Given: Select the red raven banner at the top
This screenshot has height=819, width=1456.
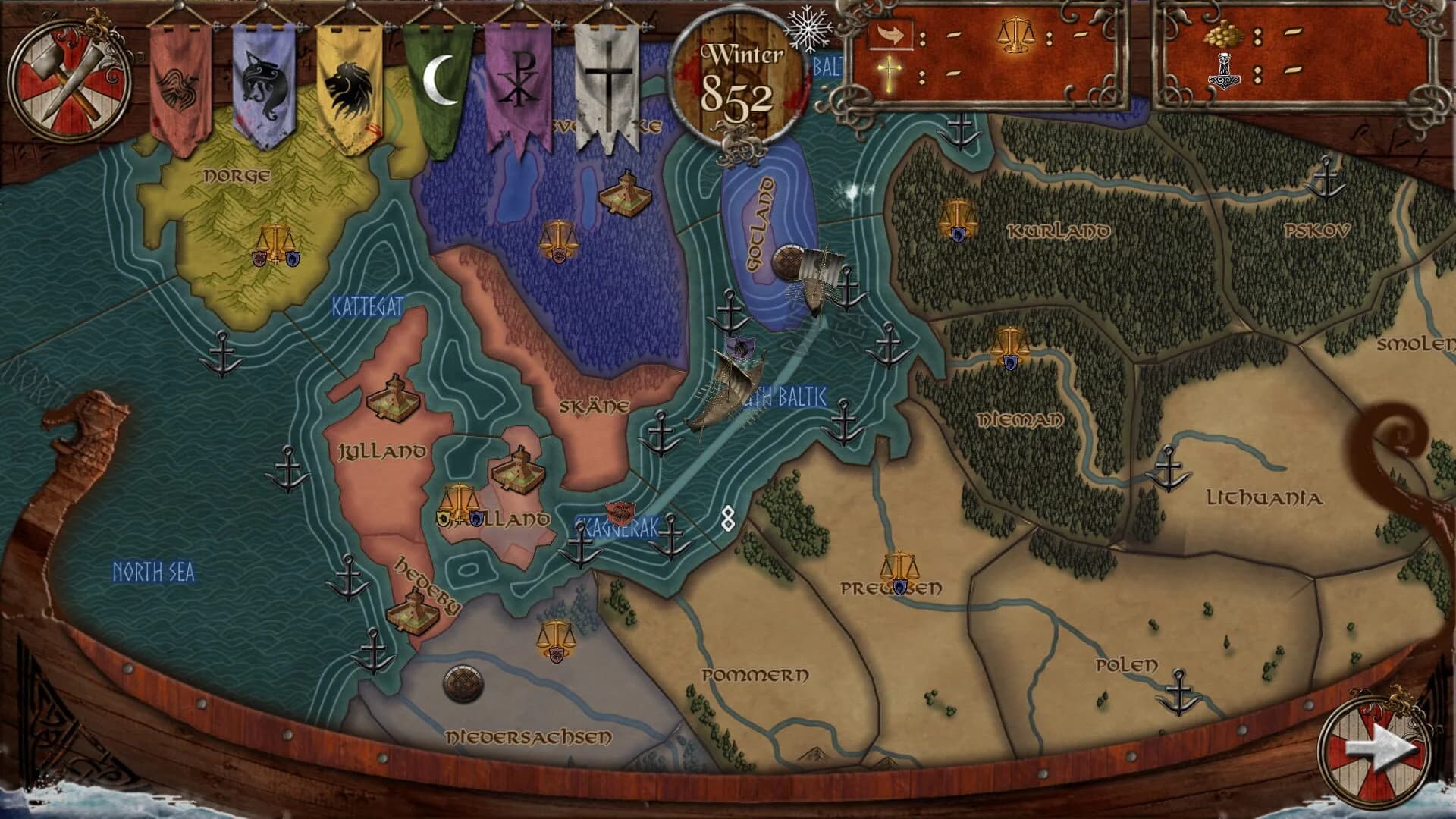Looking at the screenshot, I should click(x=180, y=83).
